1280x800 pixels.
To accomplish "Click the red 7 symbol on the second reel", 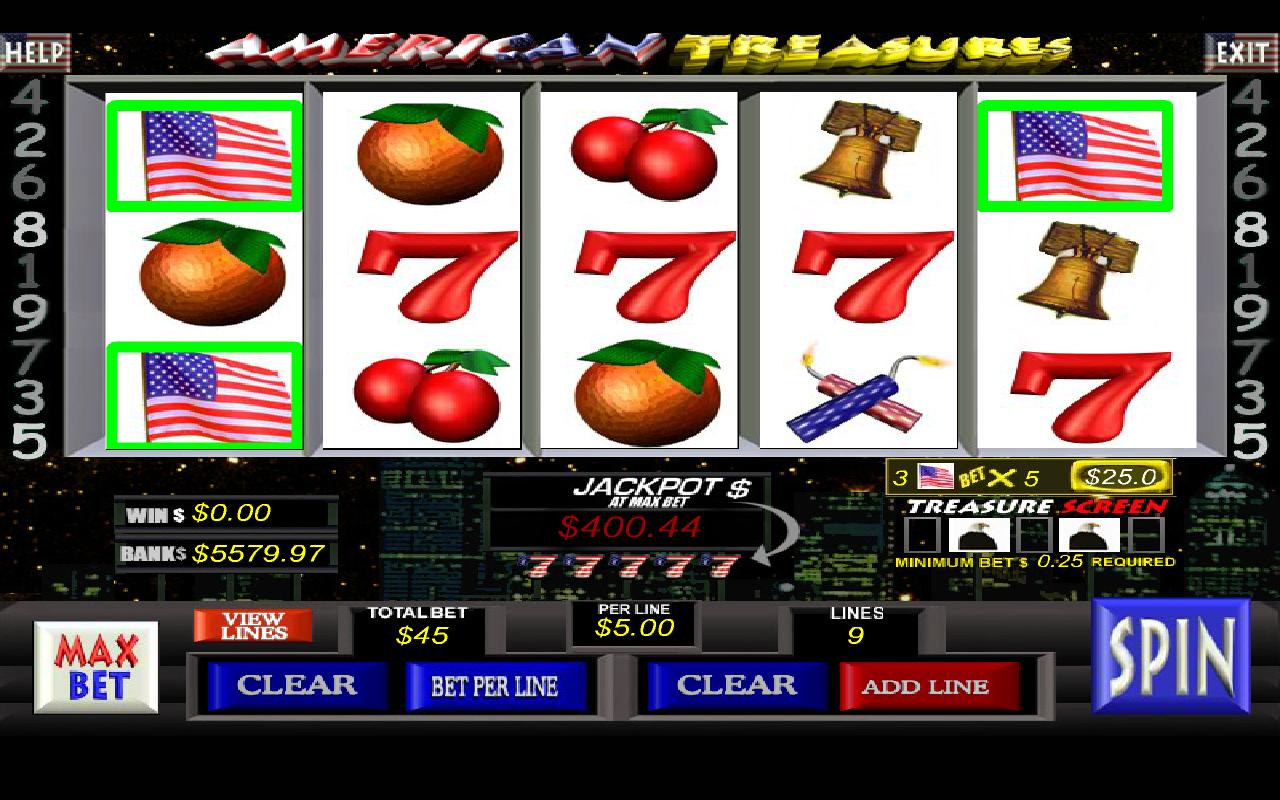I will click(438, 275).
